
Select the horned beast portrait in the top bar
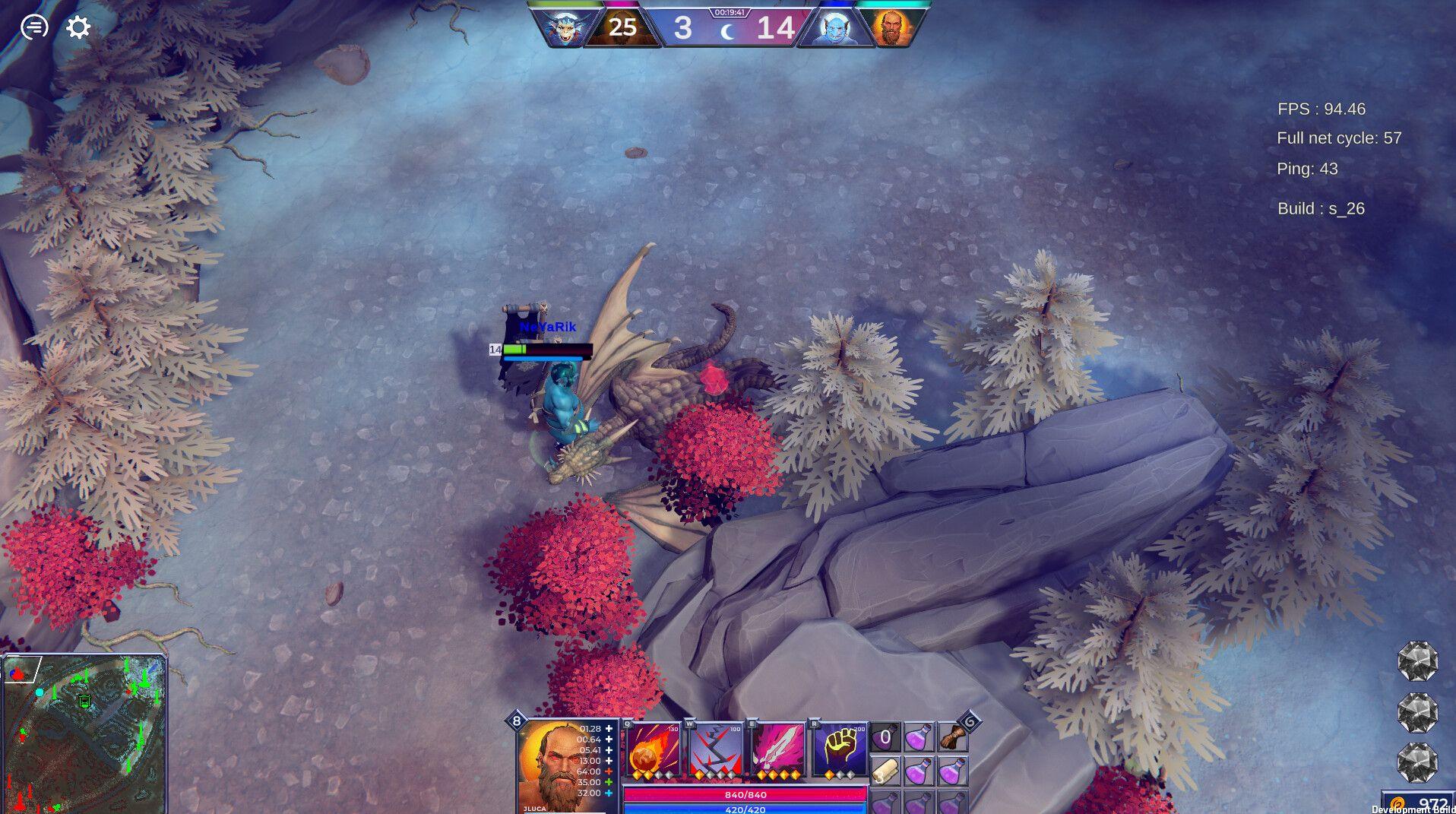565,28
